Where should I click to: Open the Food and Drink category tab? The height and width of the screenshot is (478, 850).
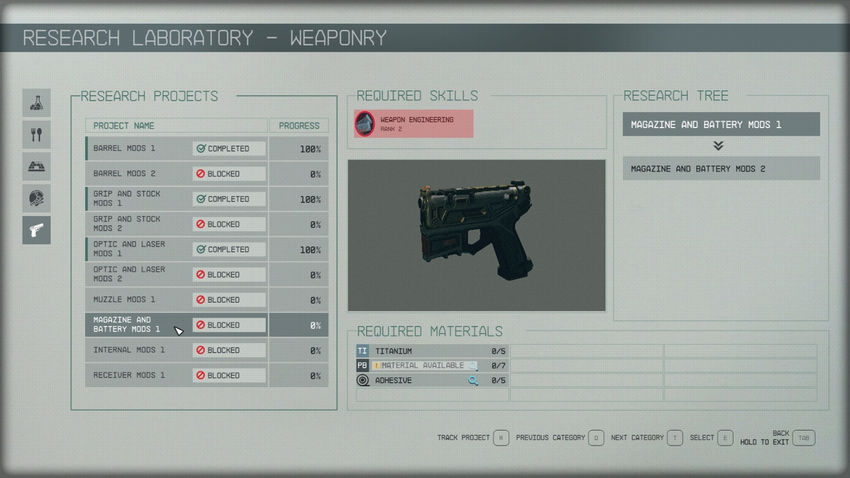tap(37, 134)
